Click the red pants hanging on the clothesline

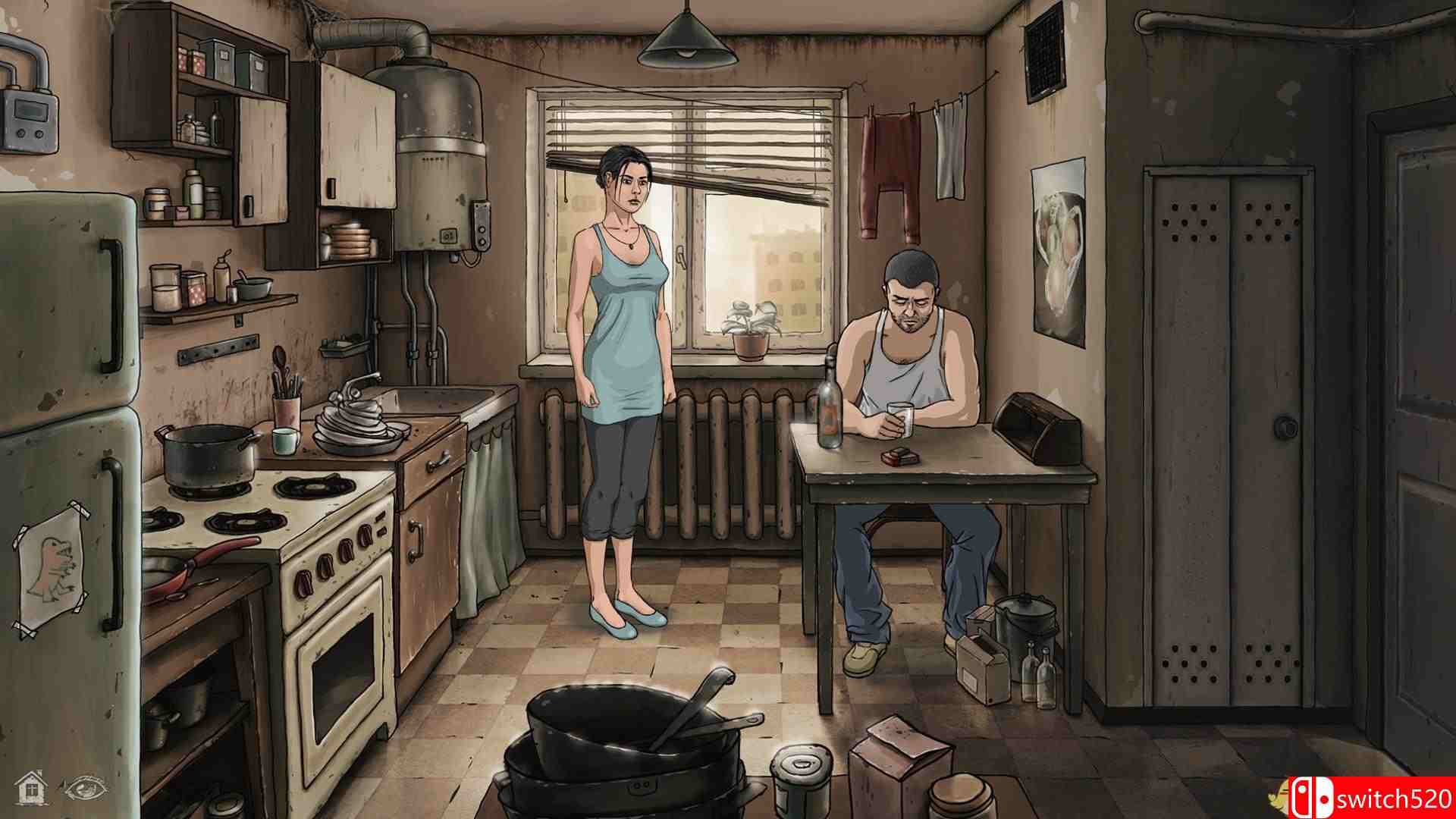[889, 167]
